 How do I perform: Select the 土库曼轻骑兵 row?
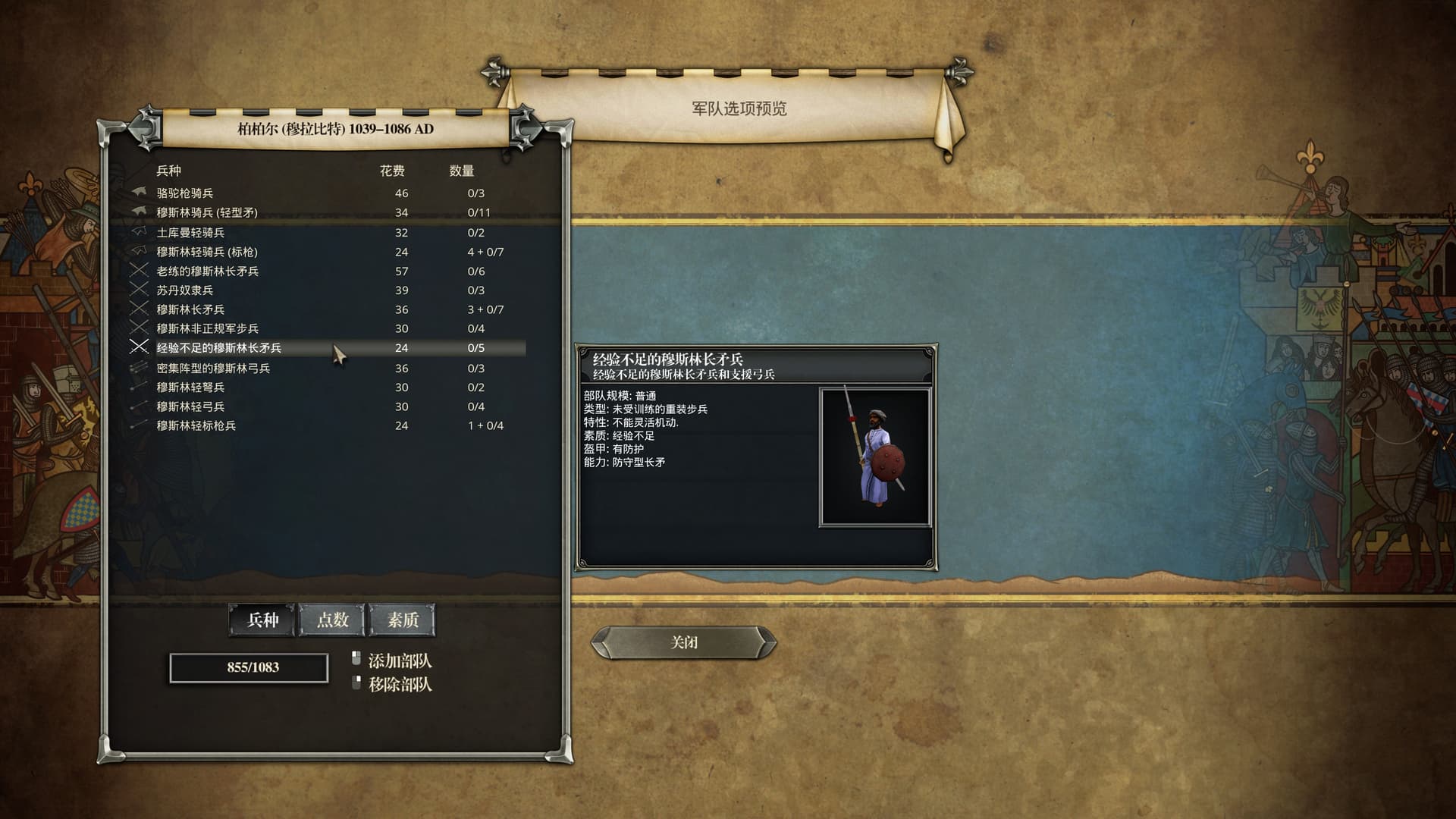click(190, 233)
